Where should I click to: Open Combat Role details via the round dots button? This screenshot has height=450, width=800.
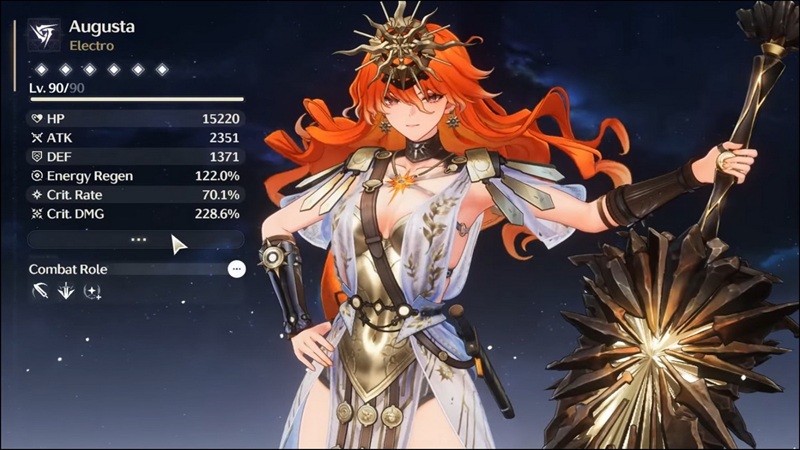tap(236, 269)
